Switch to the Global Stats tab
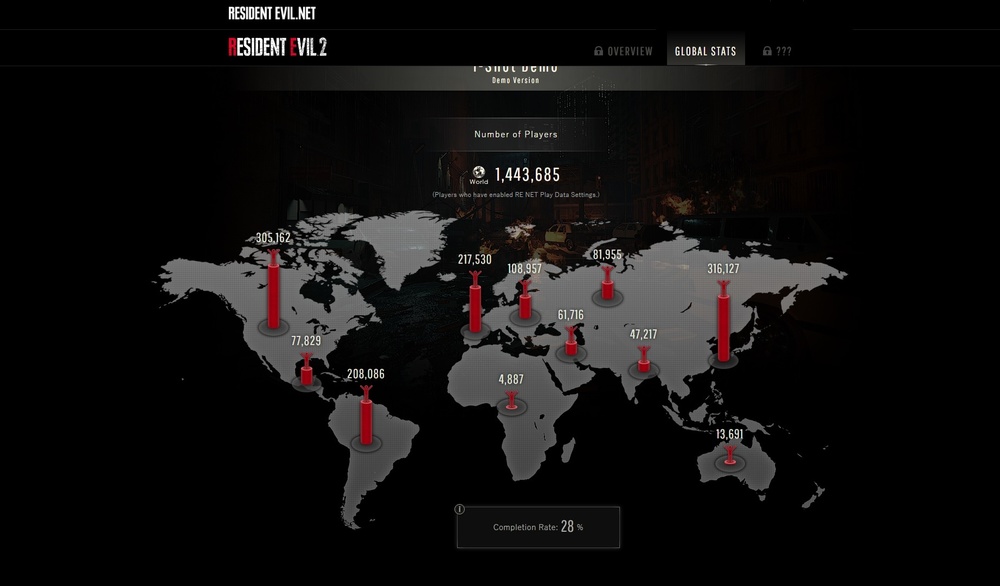 [x=705, y=51]
